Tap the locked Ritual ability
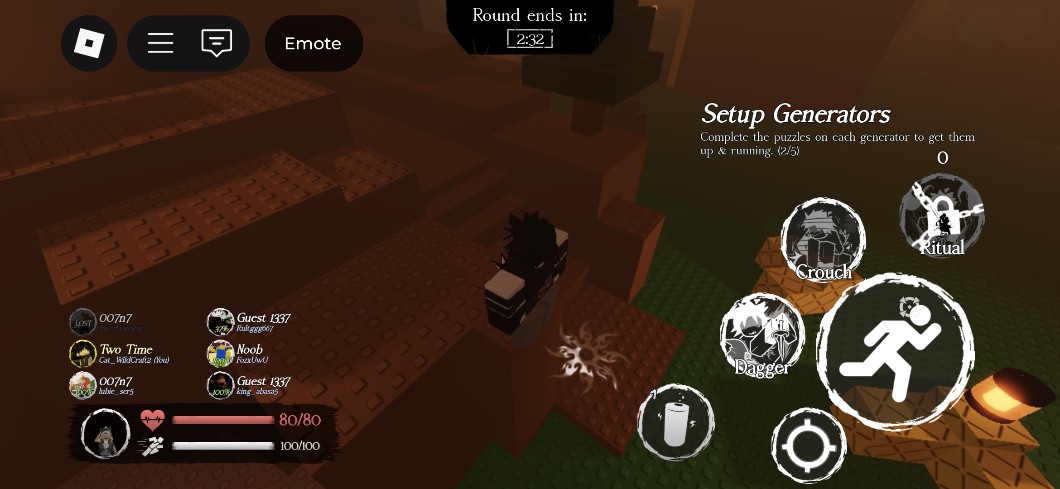The width and height of the screenshot is (1060, 489). tap(941, 217)
